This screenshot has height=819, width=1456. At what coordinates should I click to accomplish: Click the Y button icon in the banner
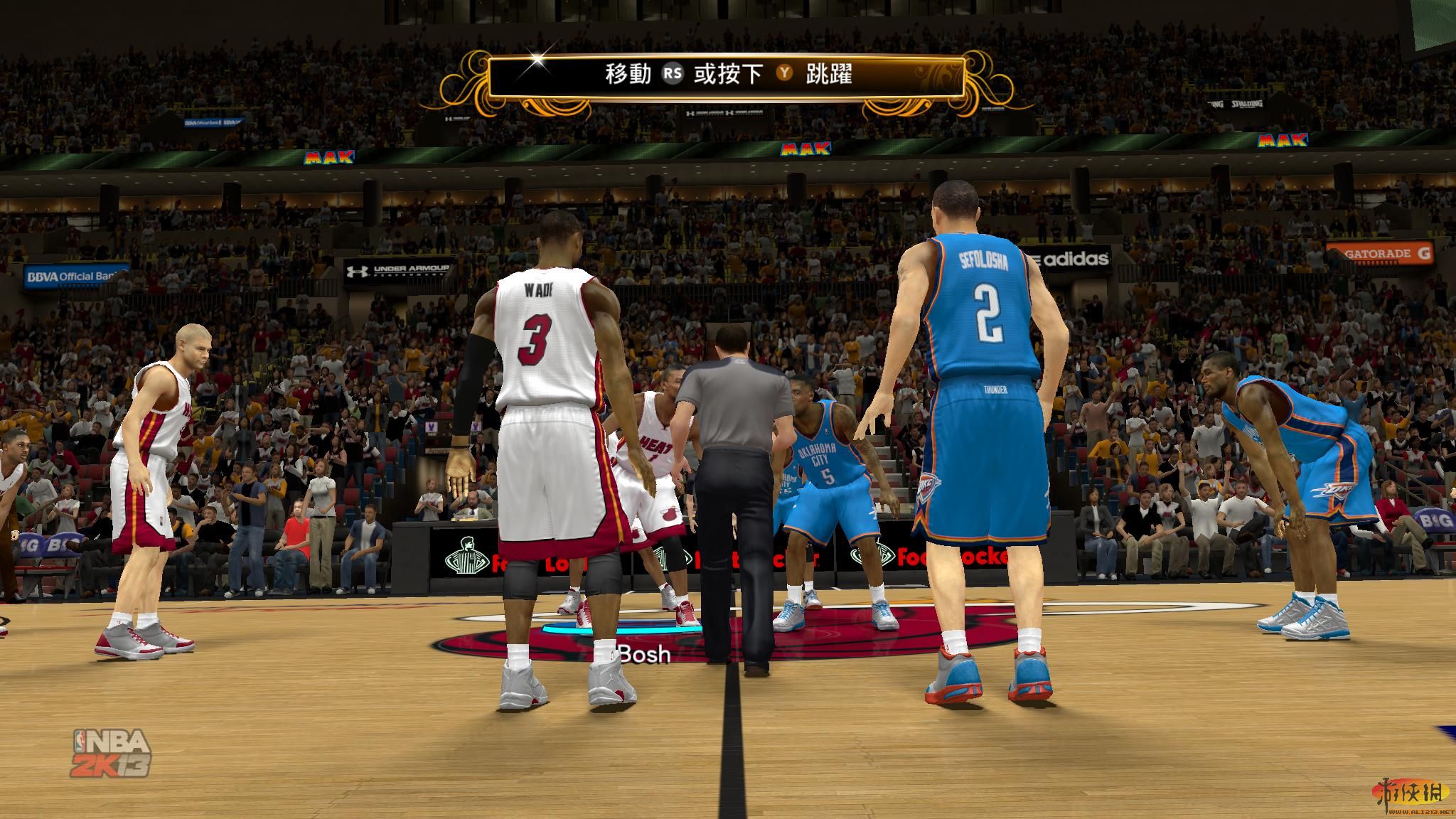click(x=784, y=72)
